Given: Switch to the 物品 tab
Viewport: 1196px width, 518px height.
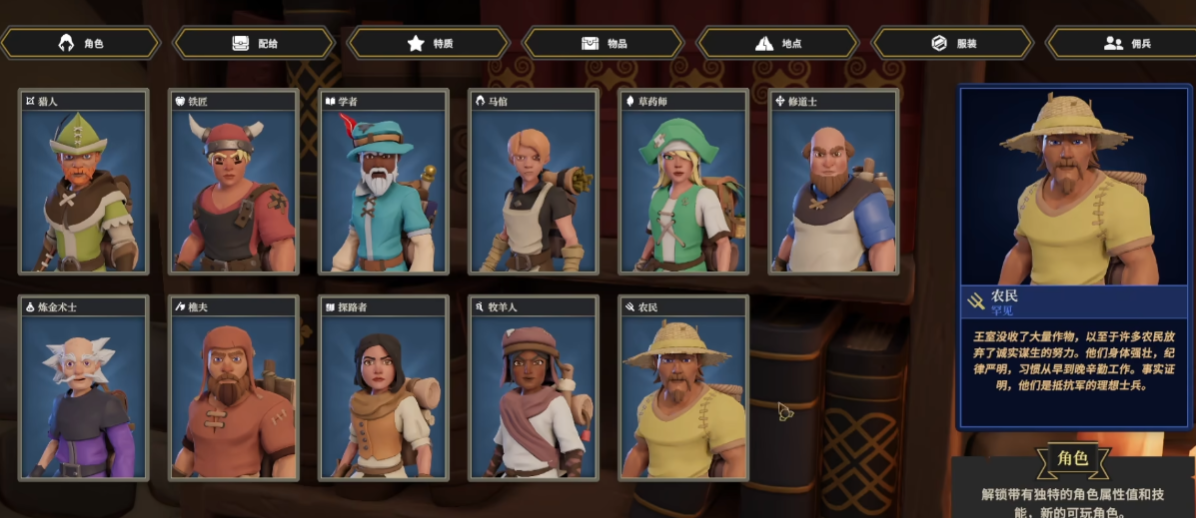Looking at the screenshot, I should click(x=603, y=43).
